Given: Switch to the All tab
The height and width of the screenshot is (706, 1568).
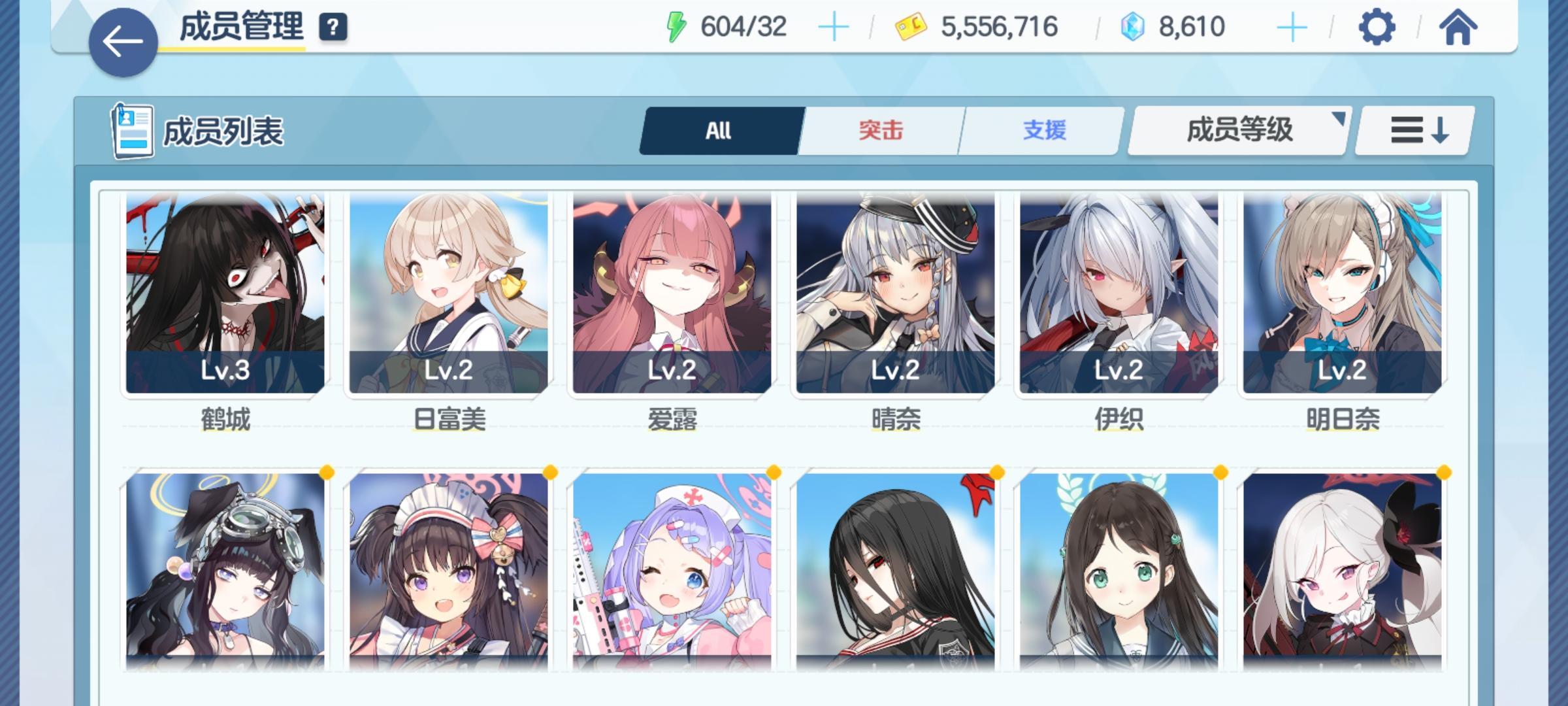Looking at the screenshot, I should 719,131.
